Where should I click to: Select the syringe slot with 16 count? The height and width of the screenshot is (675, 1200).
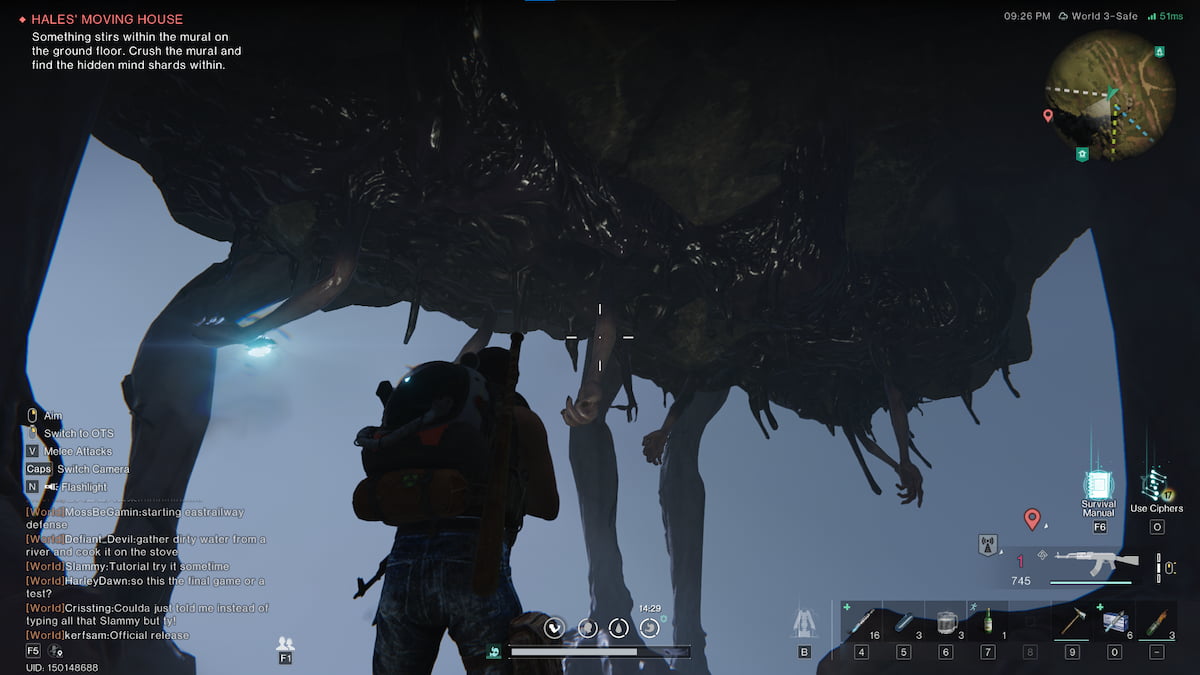[861, 623]
